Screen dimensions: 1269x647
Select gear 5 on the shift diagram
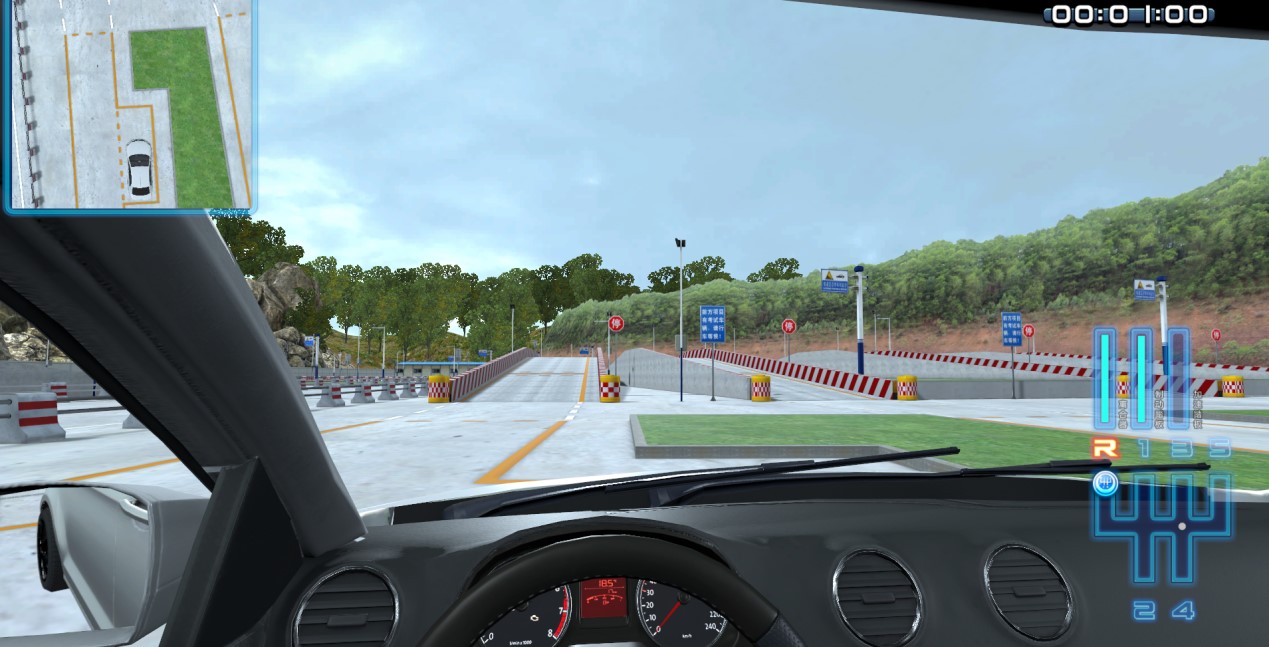pyautogui.click(x=1219, y=450)
